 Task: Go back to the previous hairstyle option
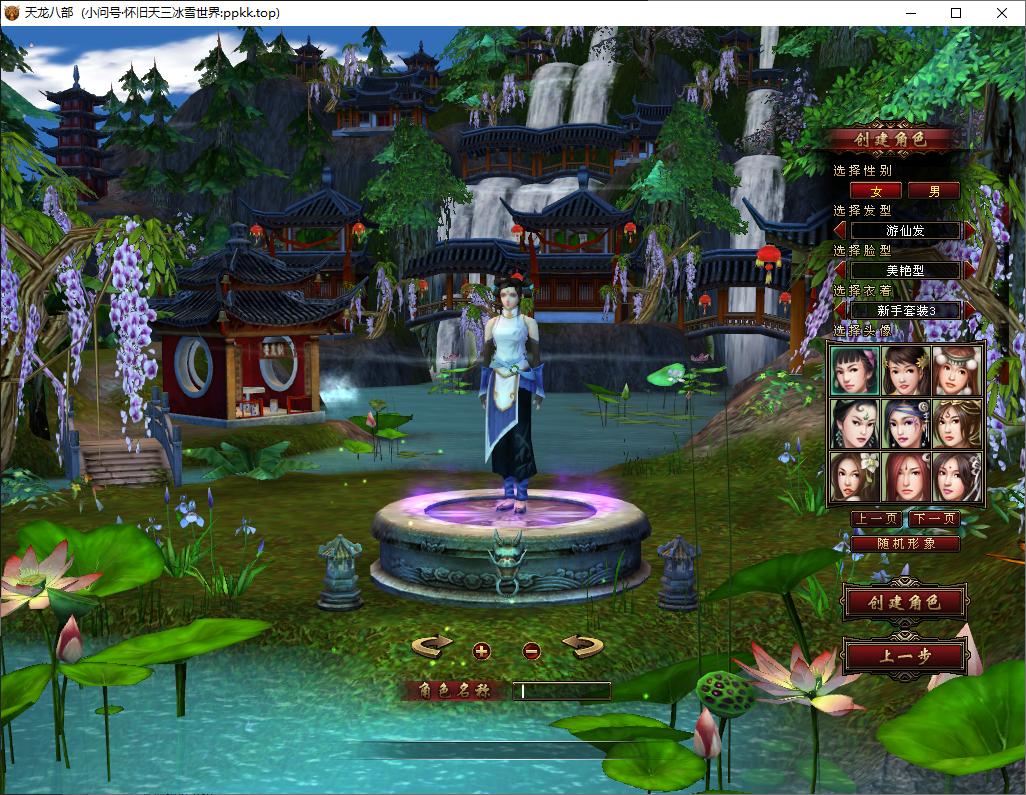click(x=840, y=231)
